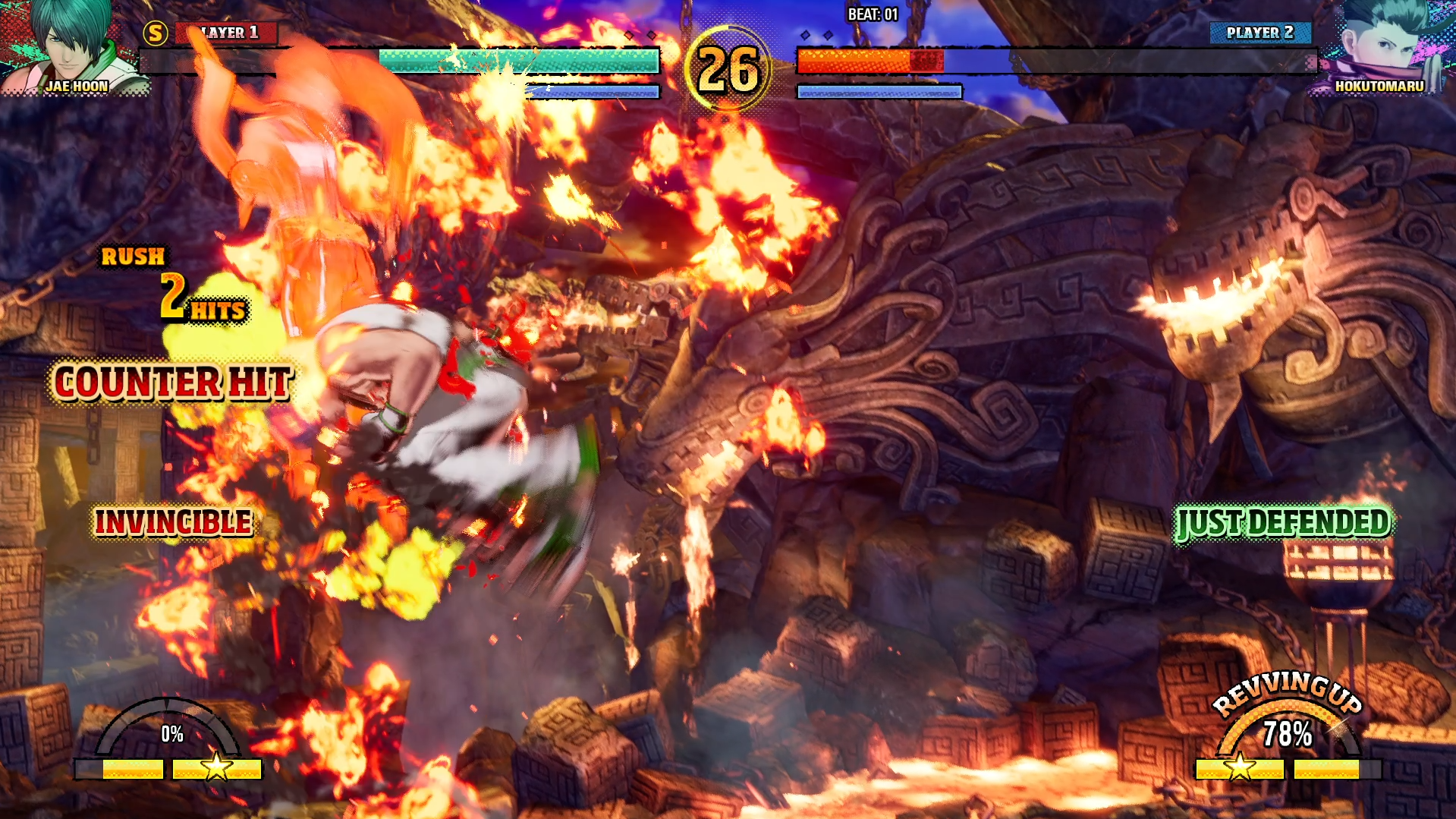This screenshot has height=819, width=1456.
Task: Click the Player 2 name tag
Action: point(1259,33)
